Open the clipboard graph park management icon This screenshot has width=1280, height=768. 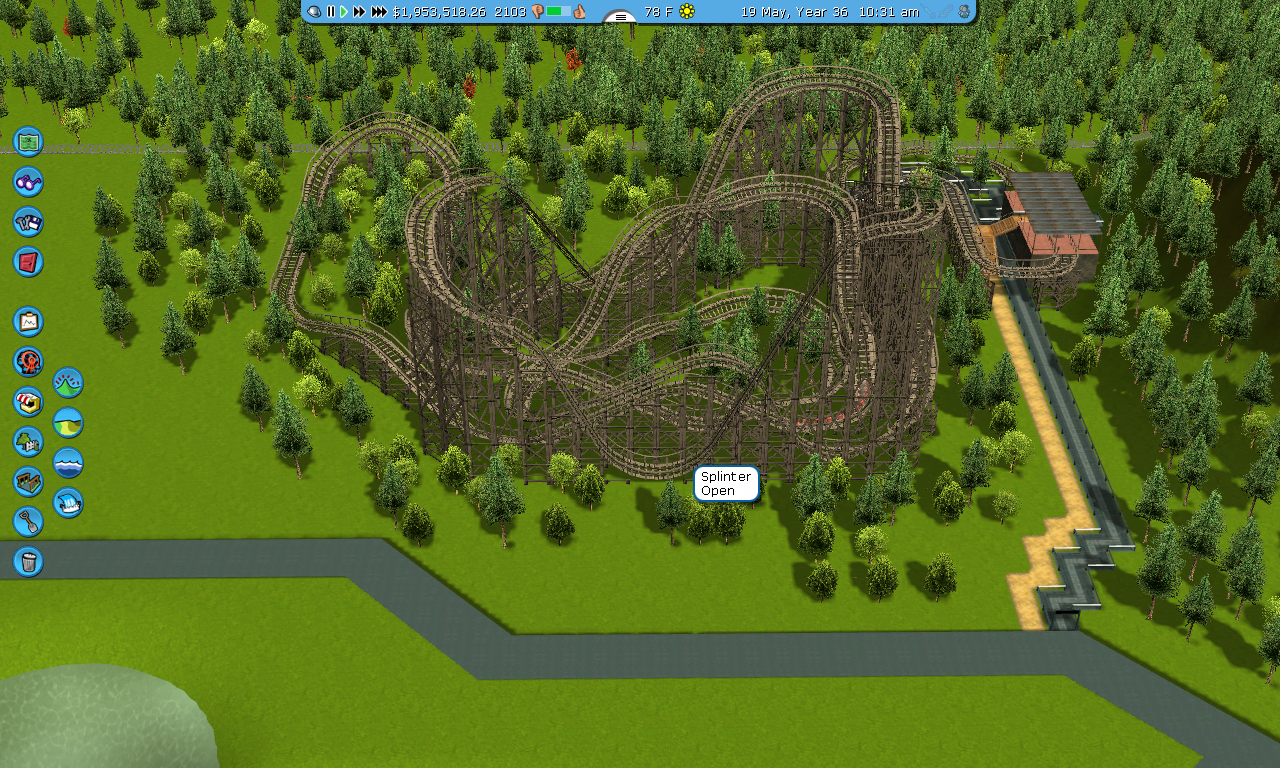click(28, 321)
